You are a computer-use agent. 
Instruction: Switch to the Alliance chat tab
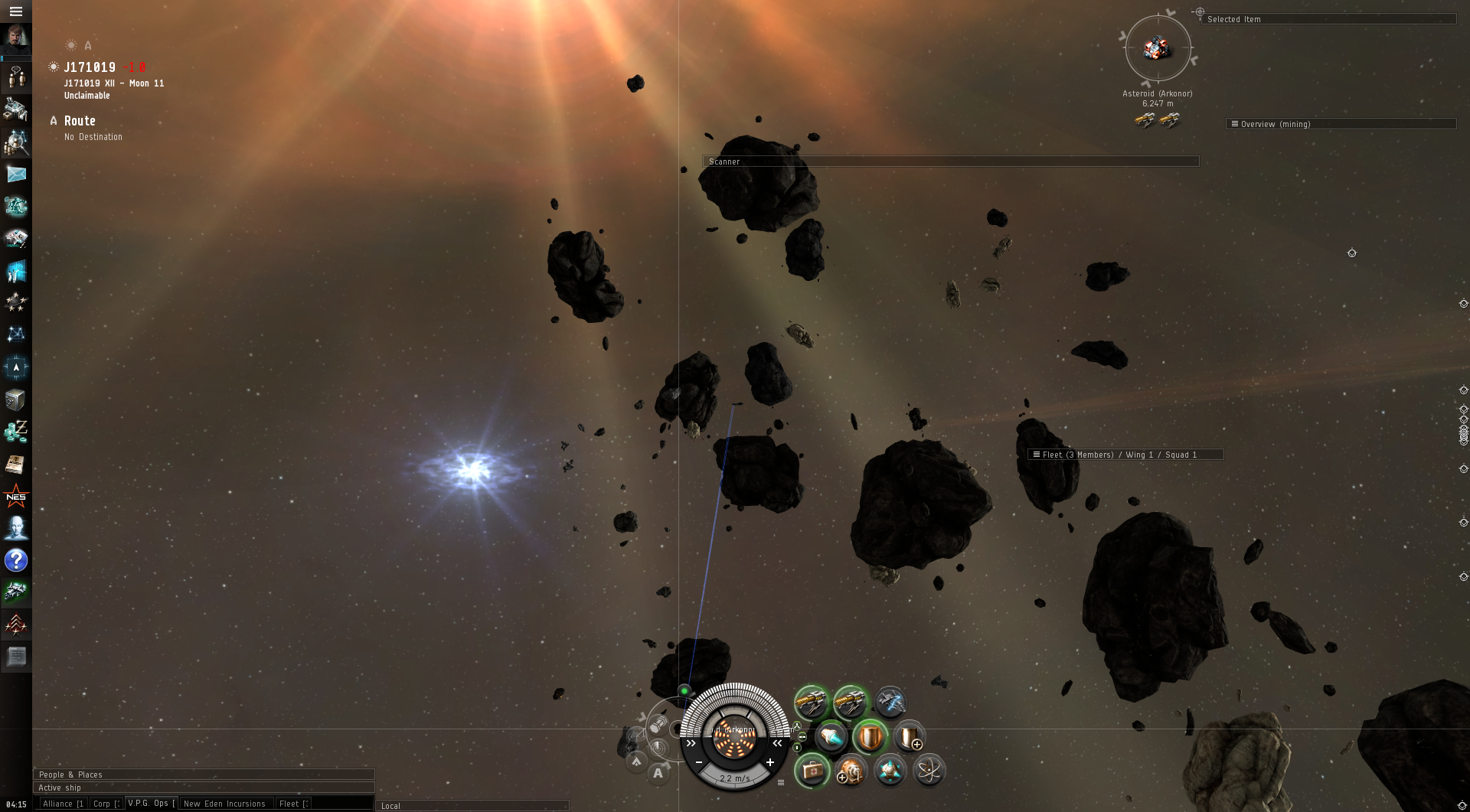[x=63, y=804]
